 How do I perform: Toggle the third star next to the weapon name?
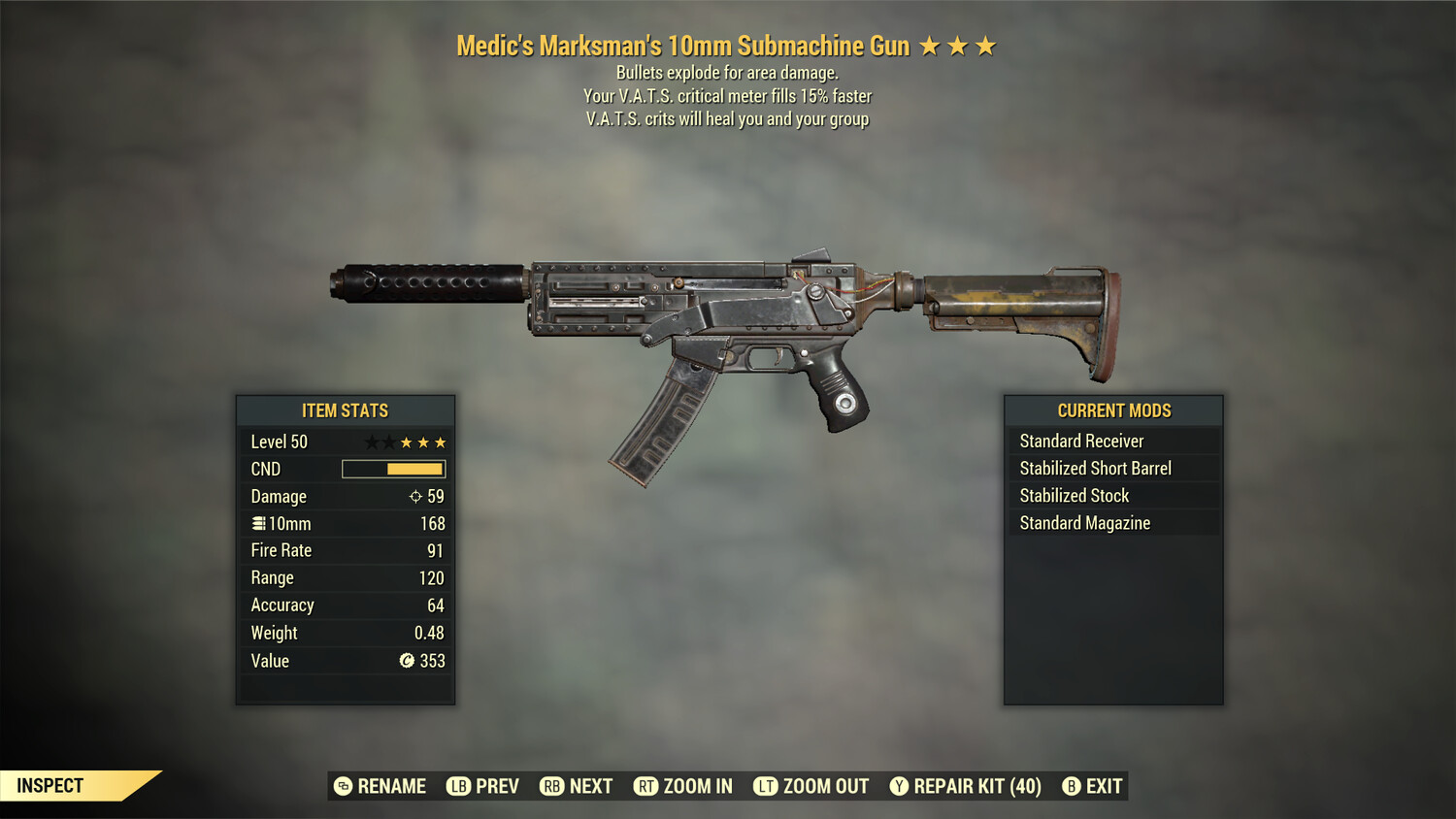987,45
